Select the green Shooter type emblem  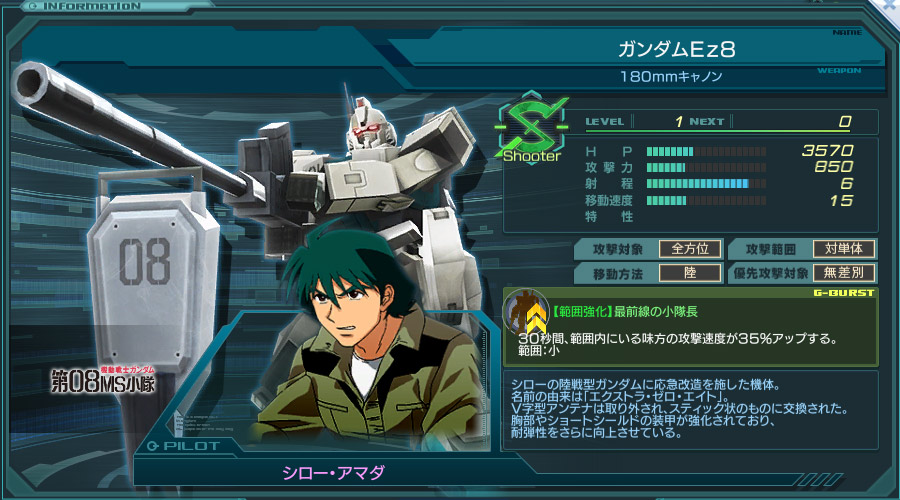[x=531, y=126]
